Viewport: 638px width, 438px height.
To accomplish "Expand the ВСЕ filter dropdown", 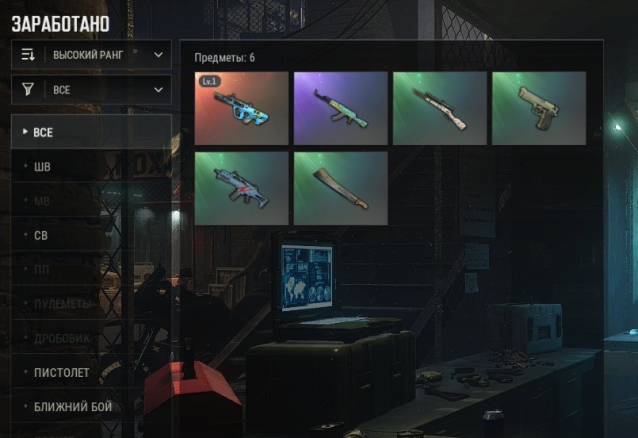I will 91,90.
